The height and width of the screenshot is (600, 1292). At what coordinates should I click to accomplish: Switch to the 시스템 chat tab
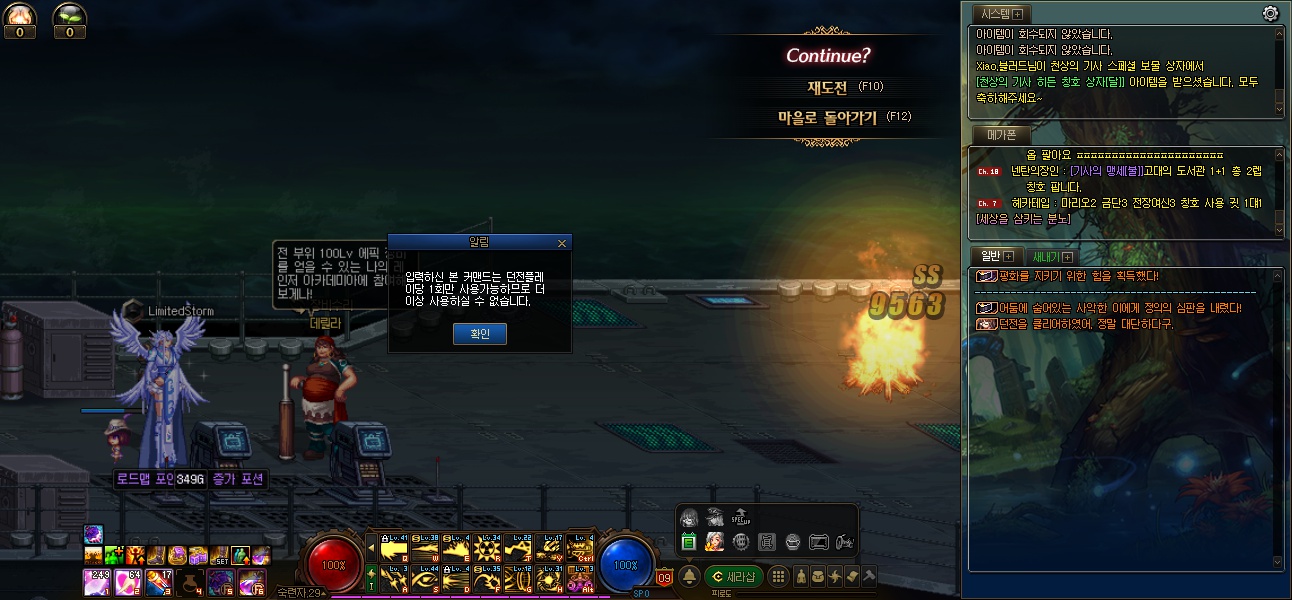coord(1002,14)
